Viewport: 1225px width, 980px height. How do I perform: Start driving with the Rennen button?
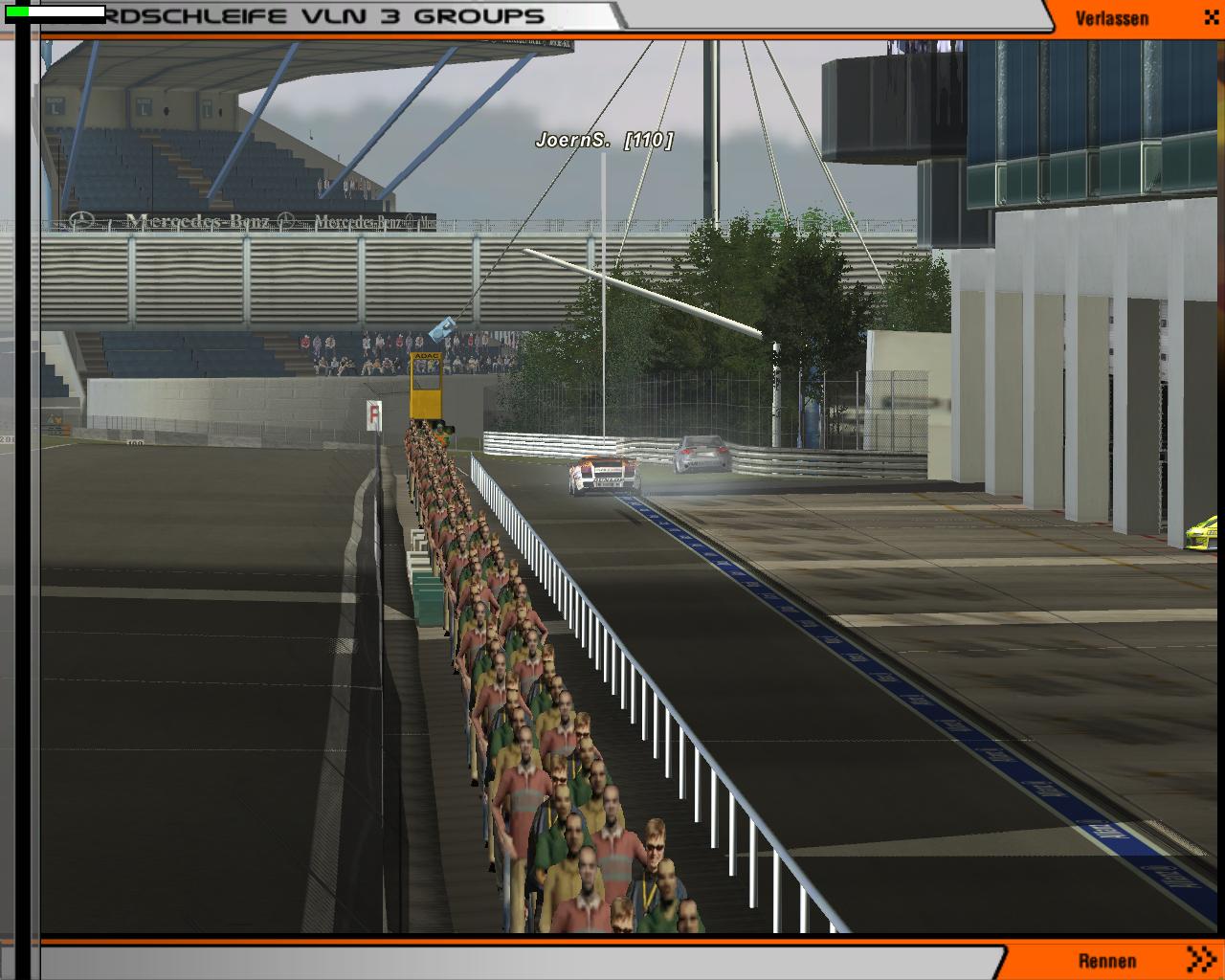(1108, 961)
